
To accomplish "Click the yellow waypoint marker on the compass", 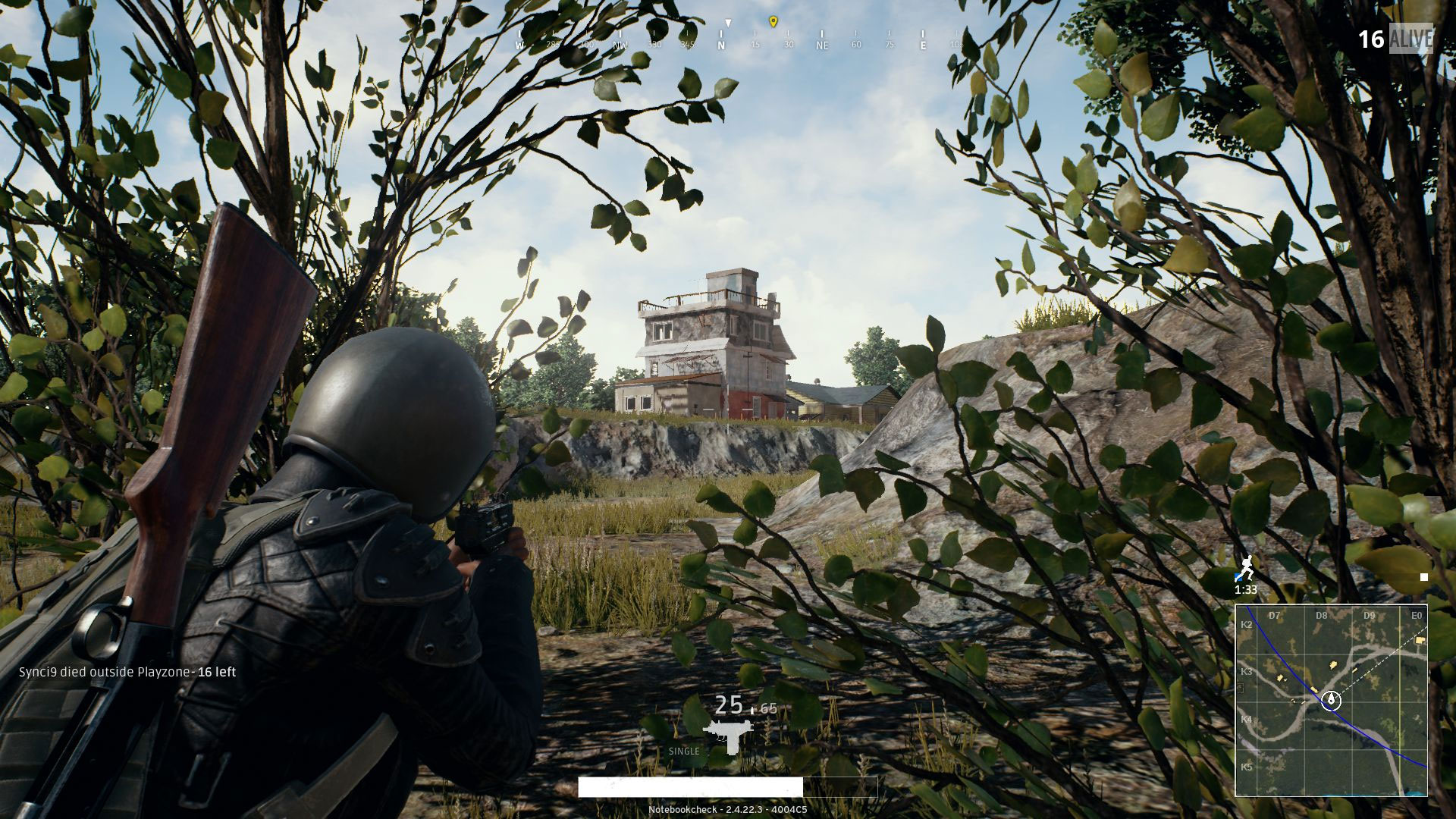I will point(772,23).
